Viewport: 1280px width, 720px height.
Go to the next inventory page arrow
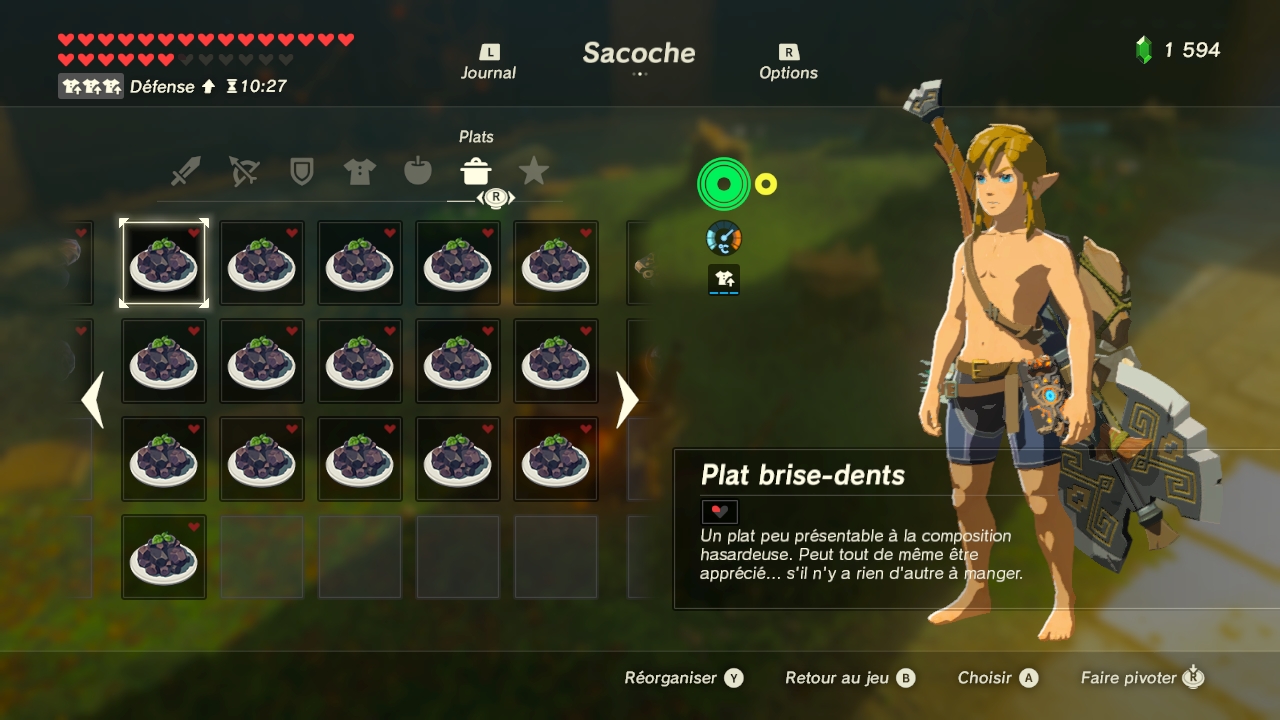pyautogui.click(x=627, y=400)
